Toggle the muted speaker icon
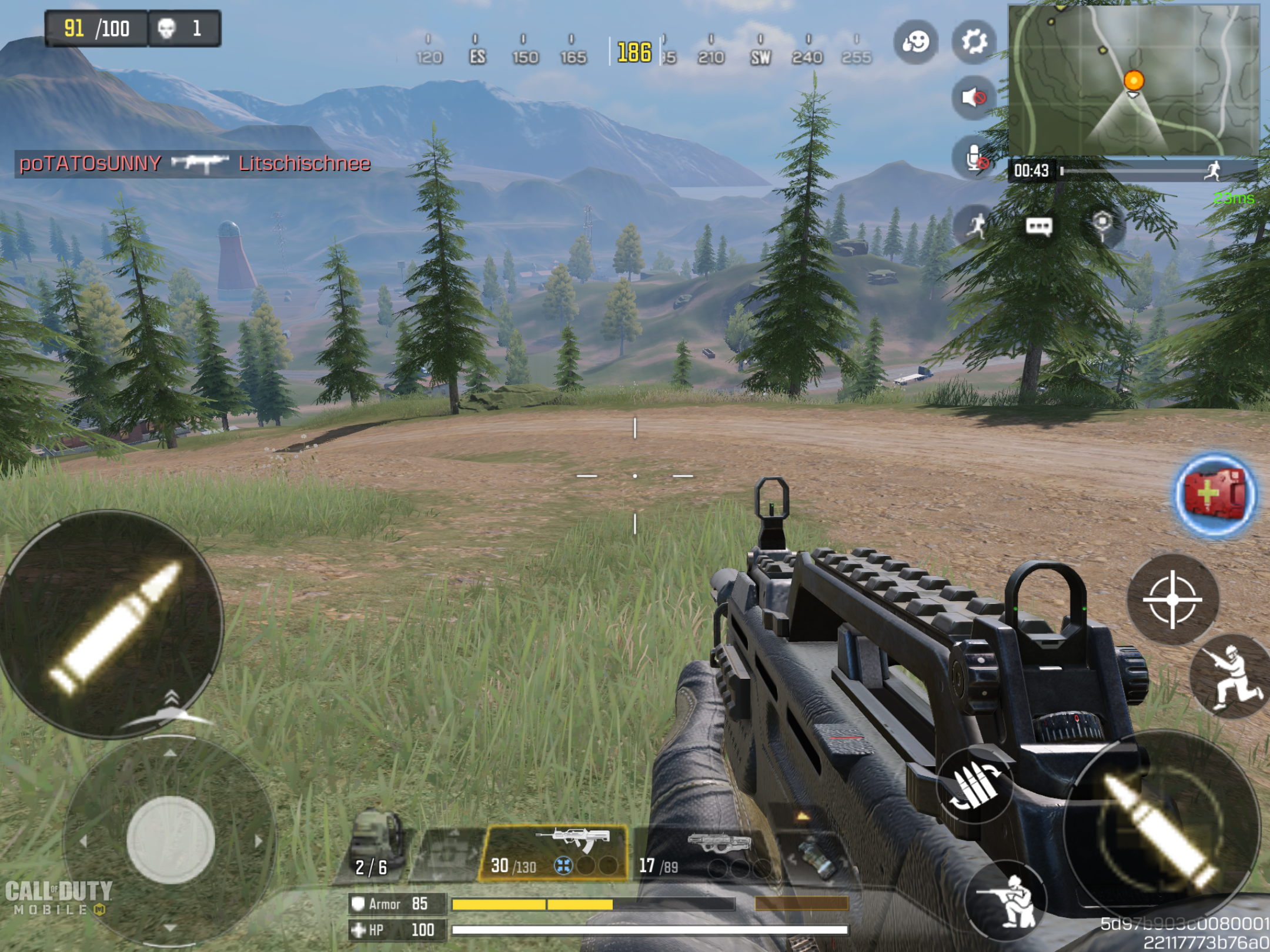This screenshot has height=952, width=1270. point(974,97)
